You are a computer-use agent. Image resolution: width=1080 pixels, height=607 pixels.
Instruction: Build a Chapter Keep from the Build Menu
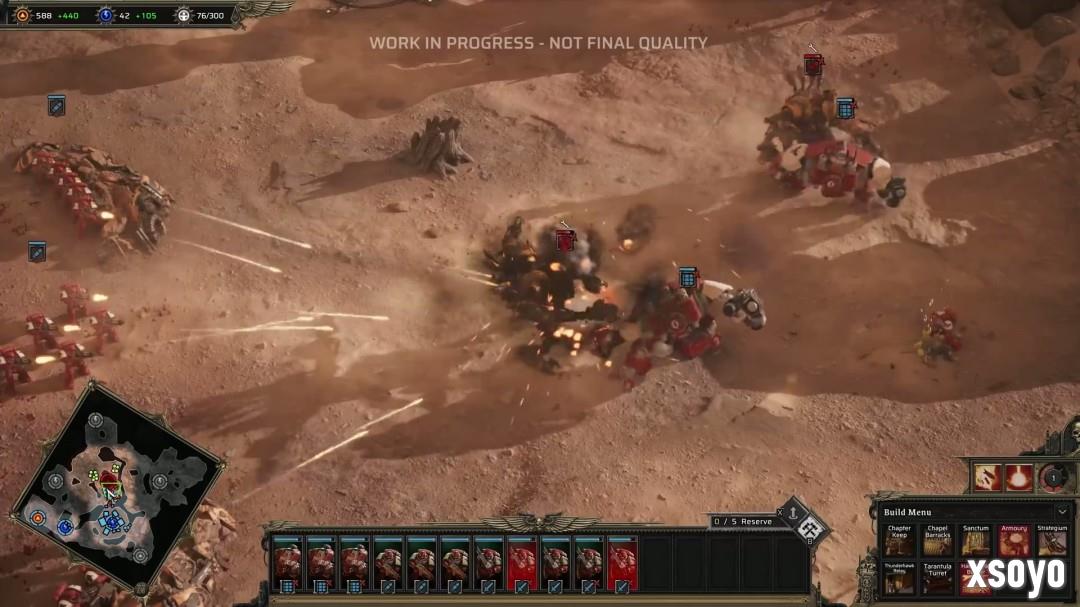(899, 541)
